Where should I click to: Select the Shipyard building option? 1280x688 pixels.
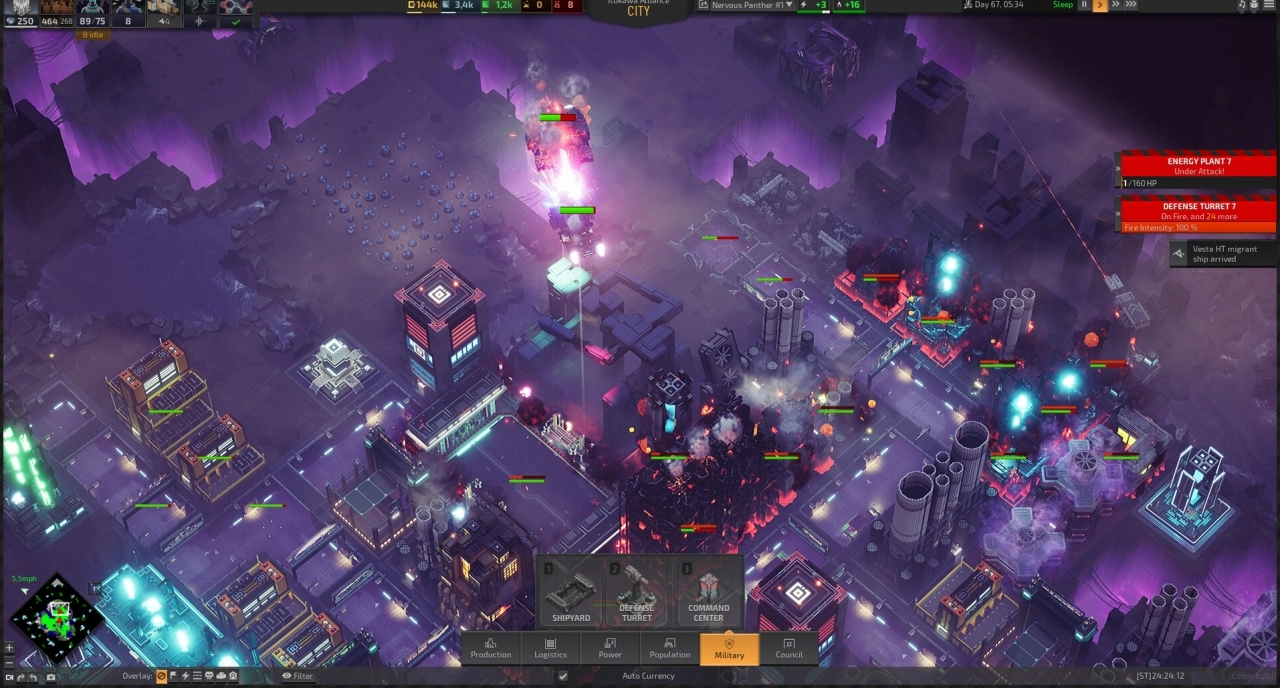click(572, 594)
